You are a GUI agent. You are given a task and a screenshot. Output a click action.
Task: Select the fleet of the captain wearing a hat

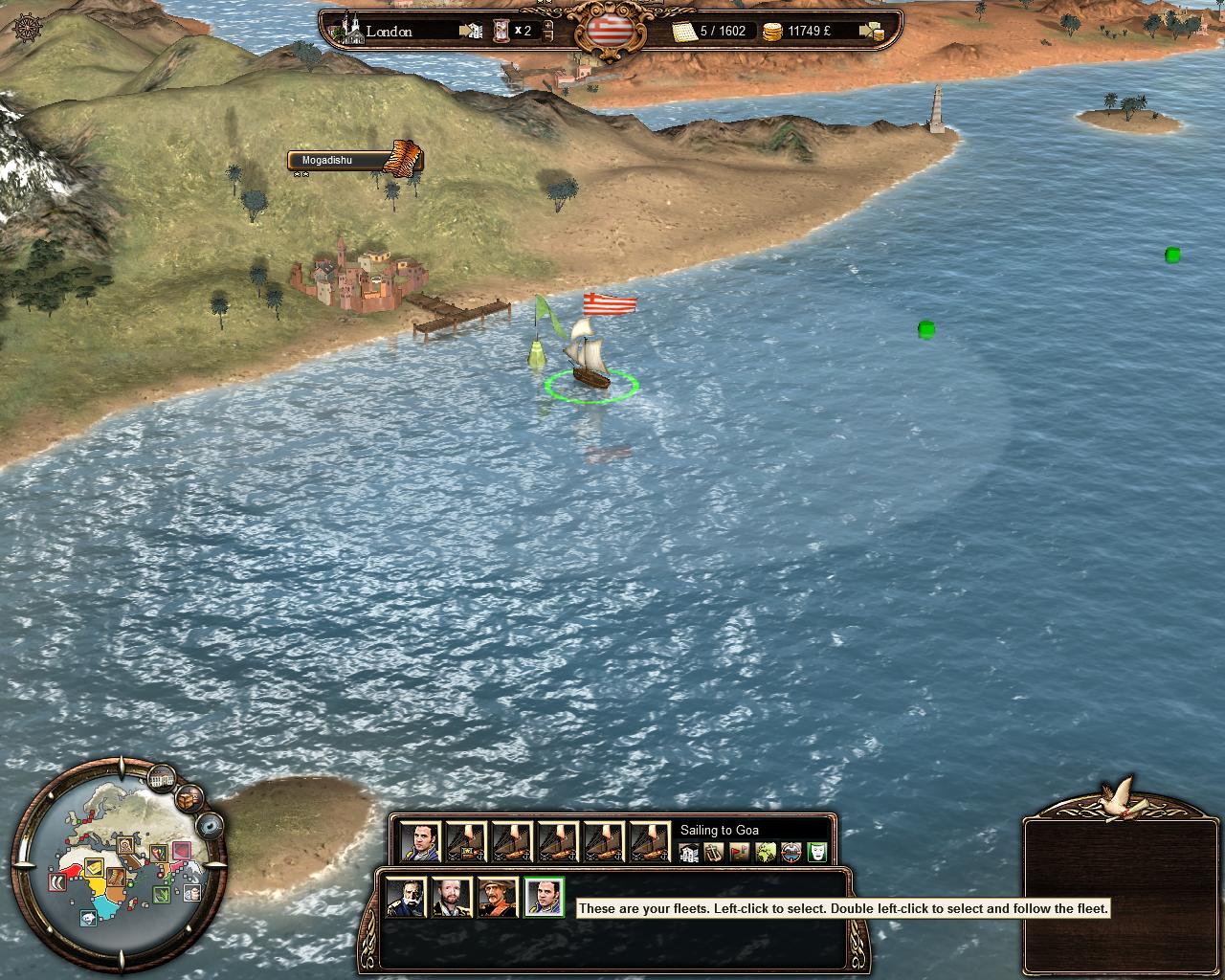coord(498,898)
